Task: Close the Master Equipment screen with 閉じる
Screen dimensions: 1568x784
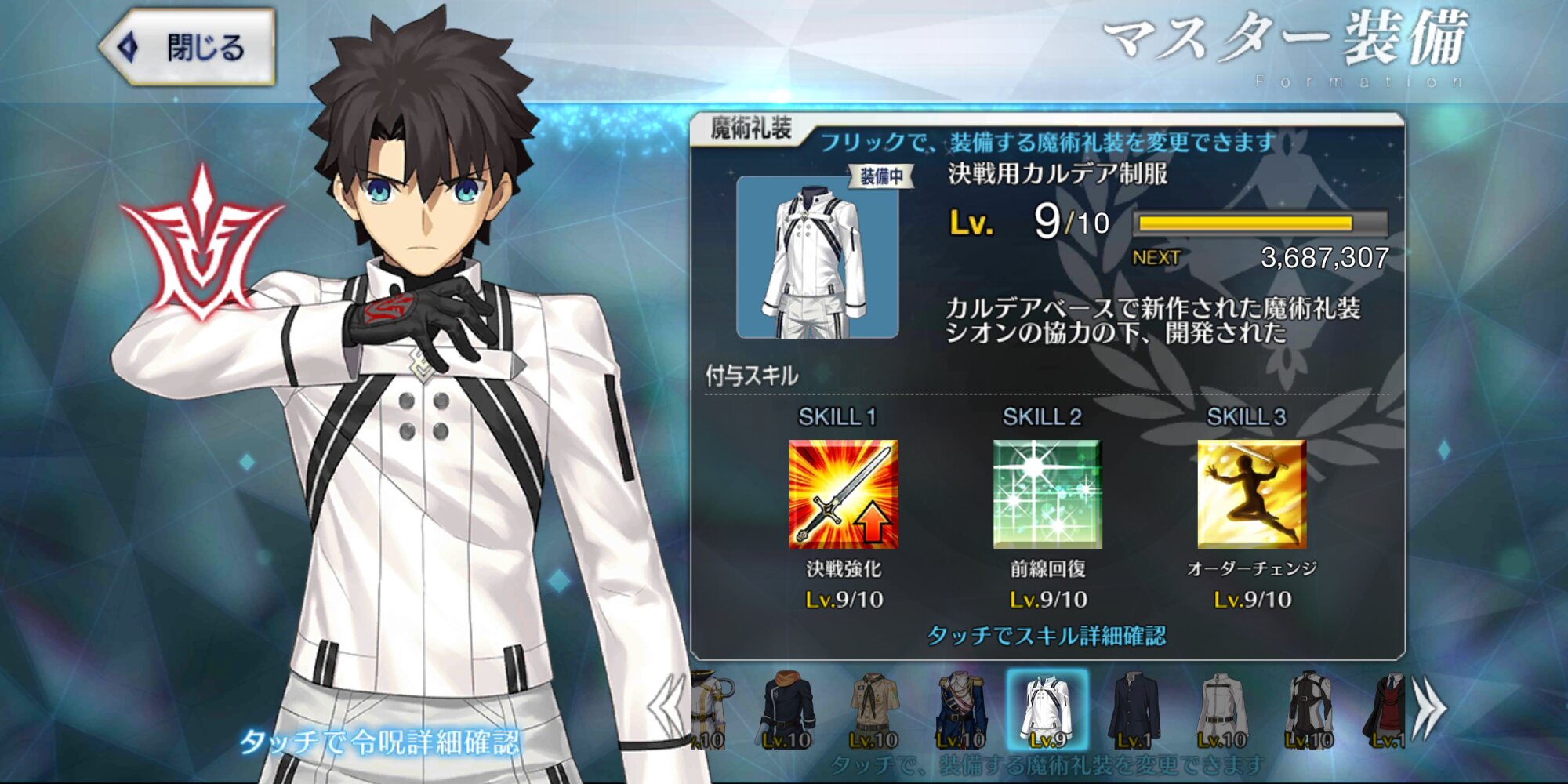Action: pyautogui.click(x=190, y=47)
